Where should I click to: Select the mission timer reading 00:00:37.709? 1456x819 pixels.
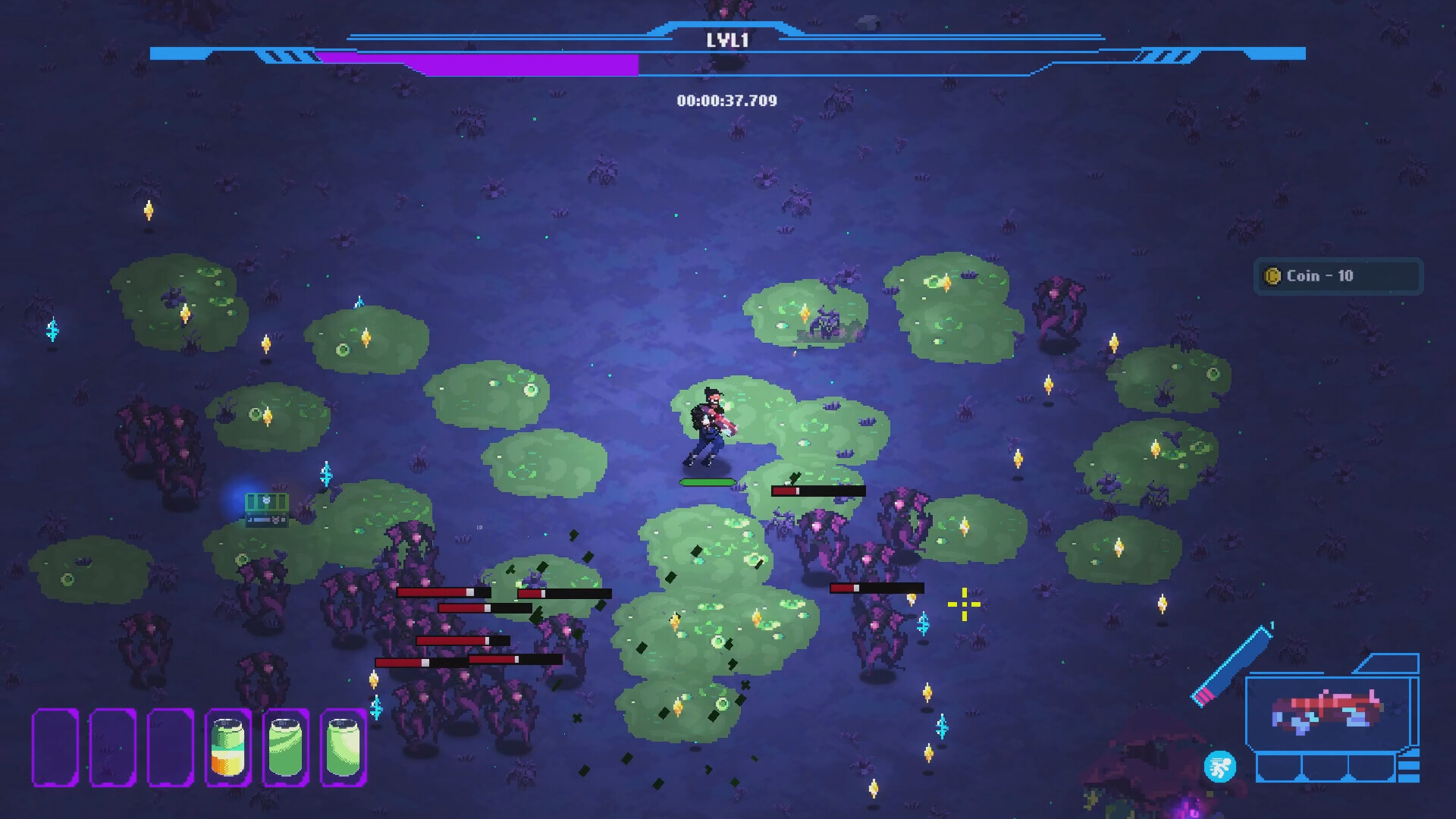point(729,99)
